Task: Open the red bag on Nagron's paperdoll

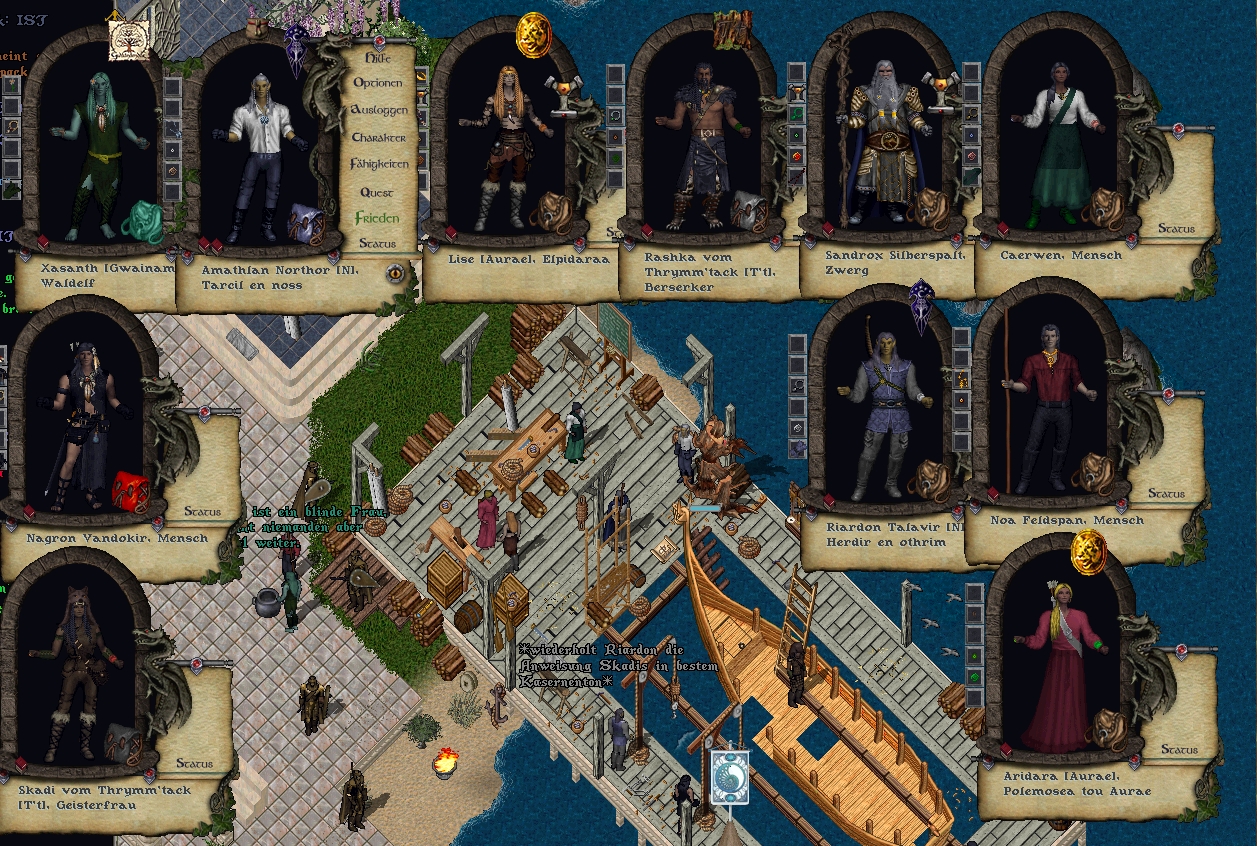Action: click(130, 490)
